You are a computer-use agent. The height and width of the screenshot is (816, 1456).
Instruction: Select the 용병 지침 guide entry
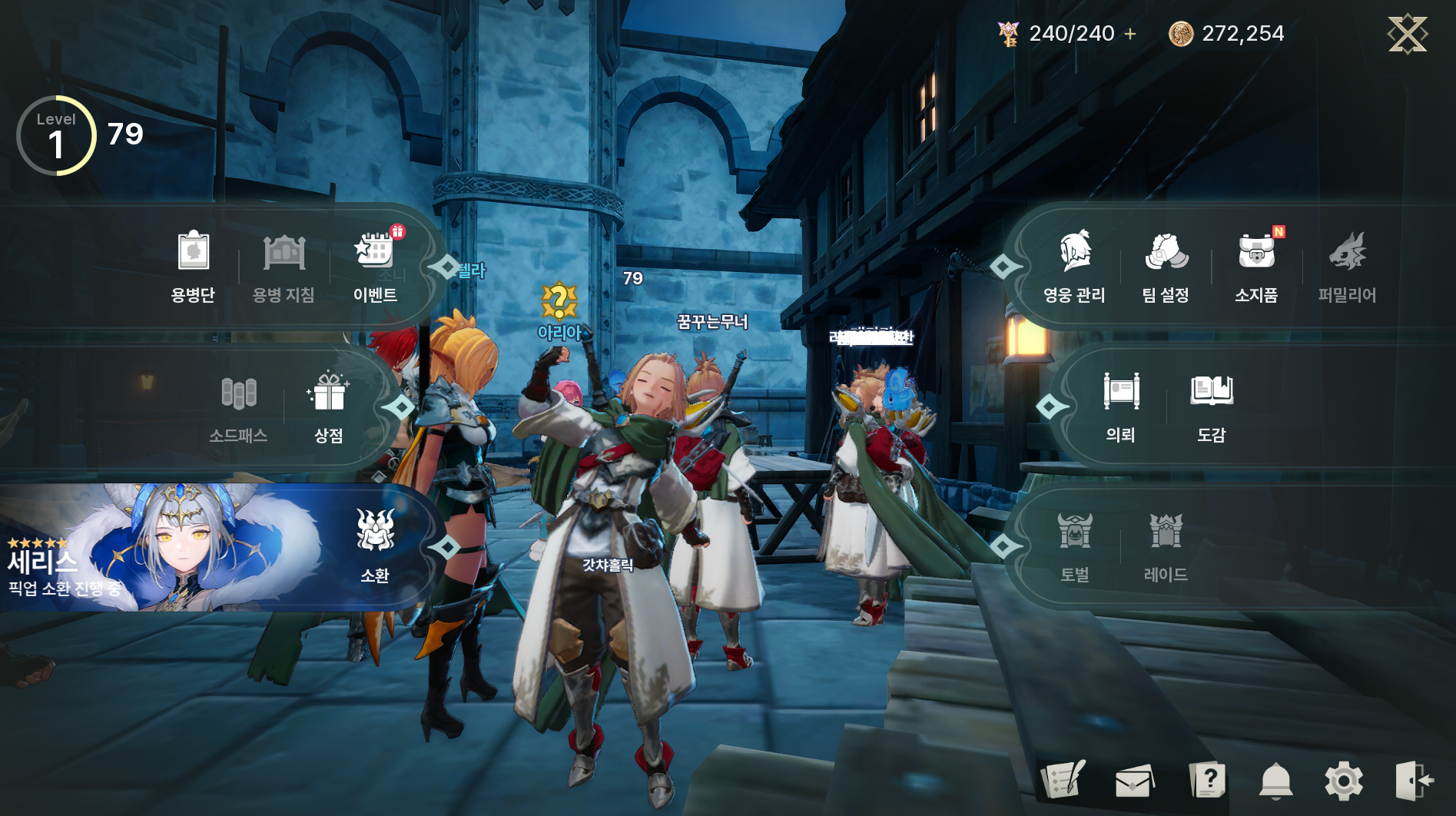point(284,265)
